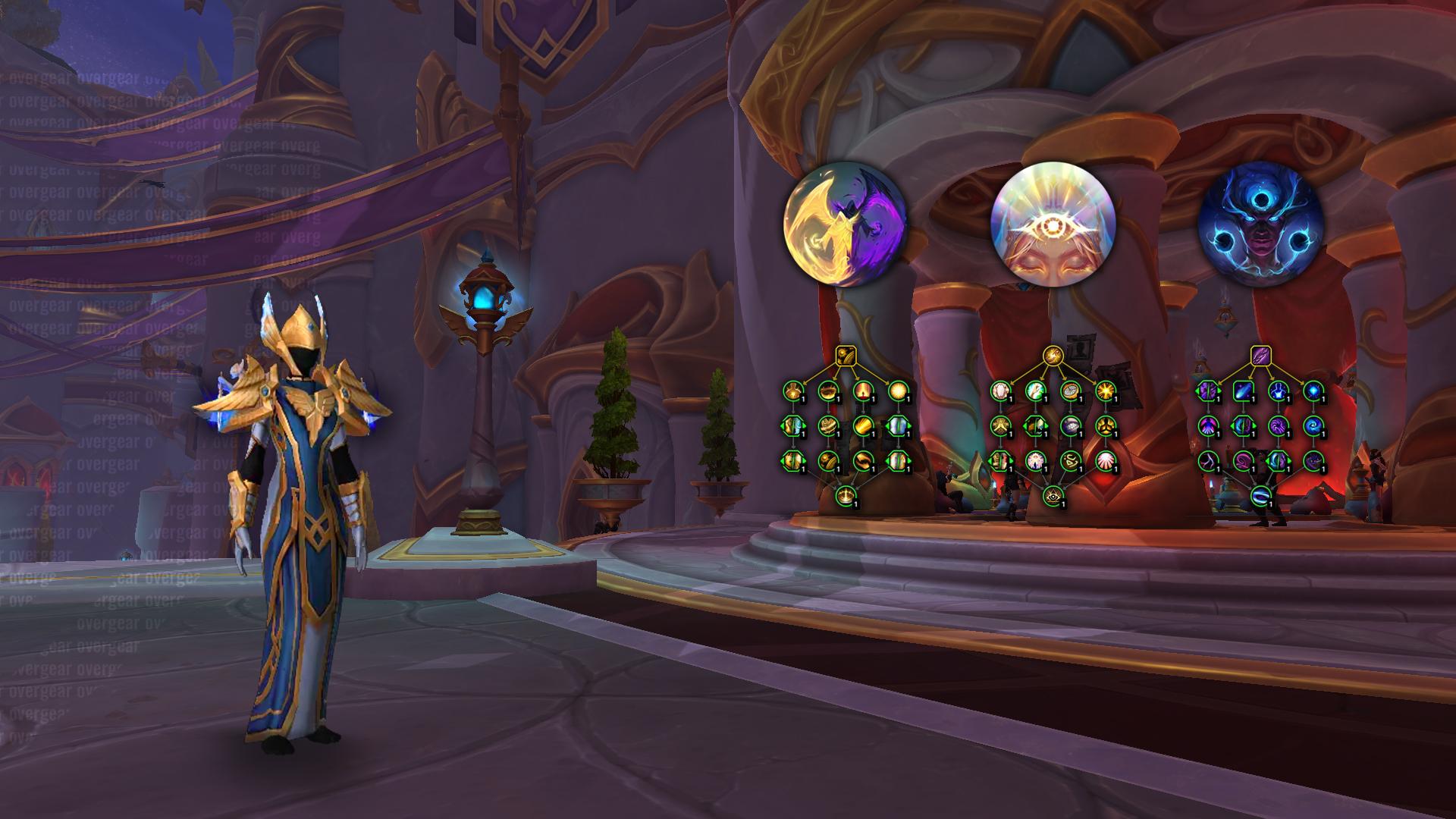Choose the radiant eye Oracle emblem
Screen dimensions: 1456x819
1053,226
